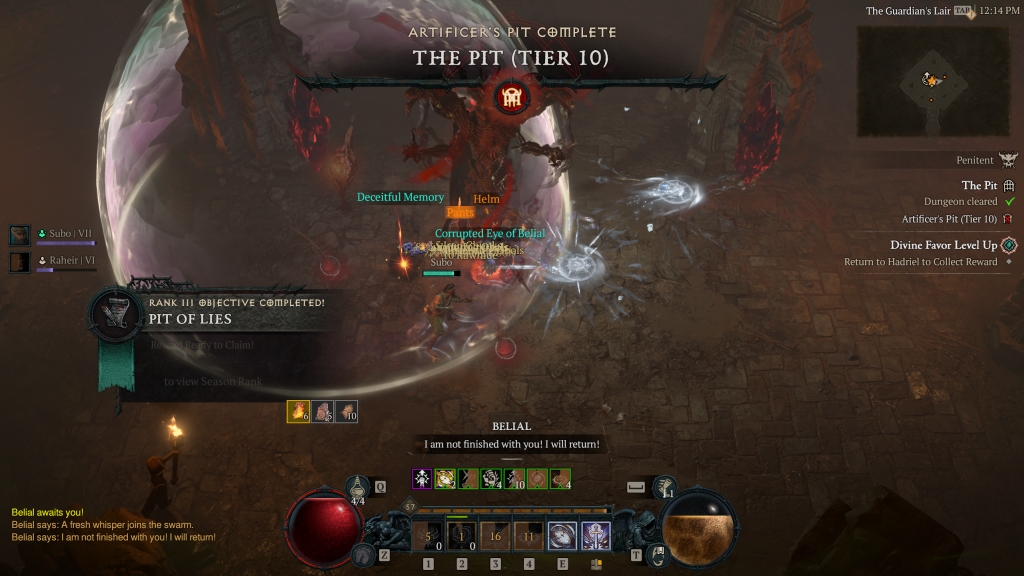1024x576 pixels.
Task: Activate the fourth skill slot showing cooldown 11
Action: 528,537
